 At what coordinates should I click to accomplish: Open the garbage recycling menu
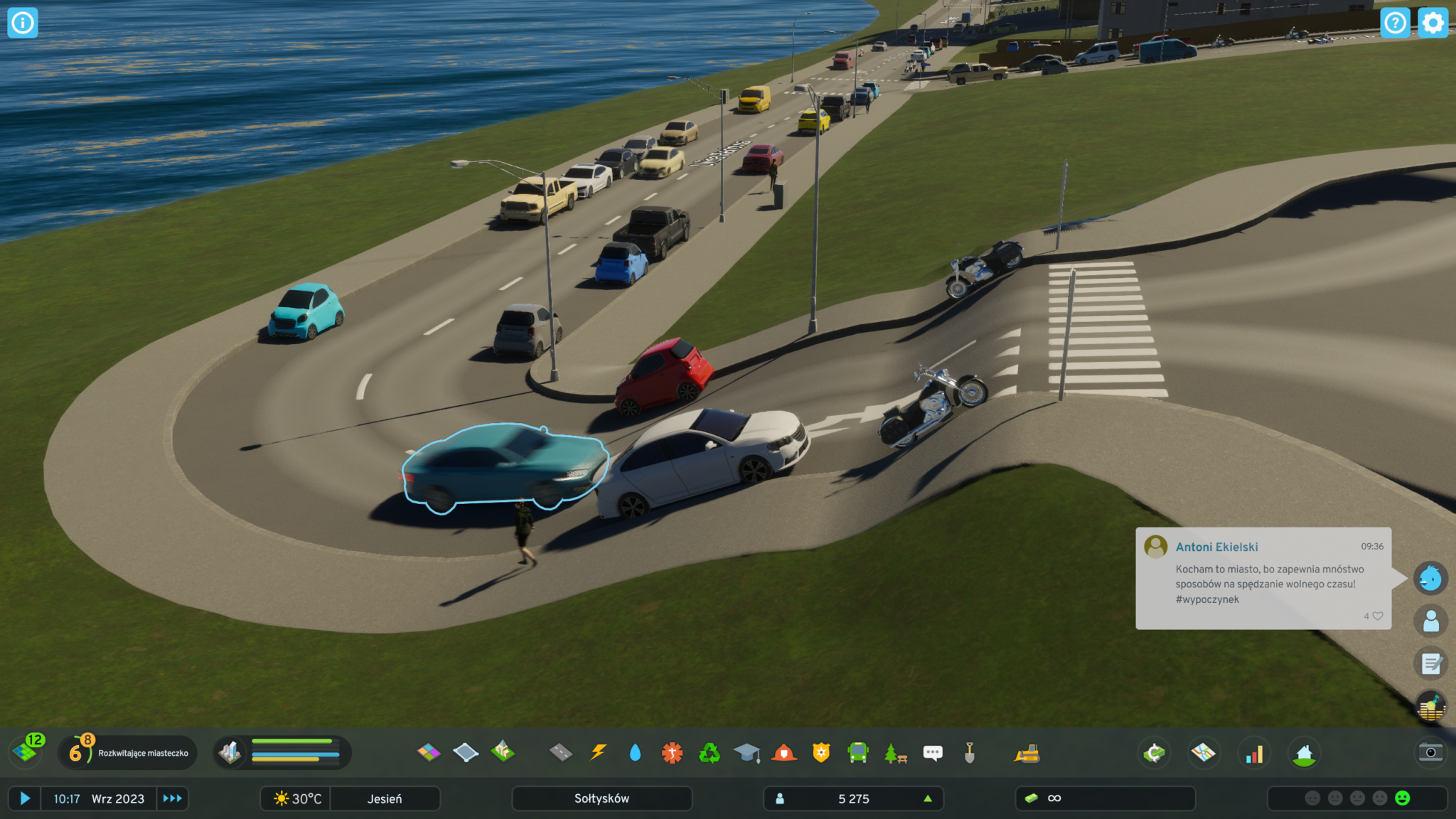[710, 752]
